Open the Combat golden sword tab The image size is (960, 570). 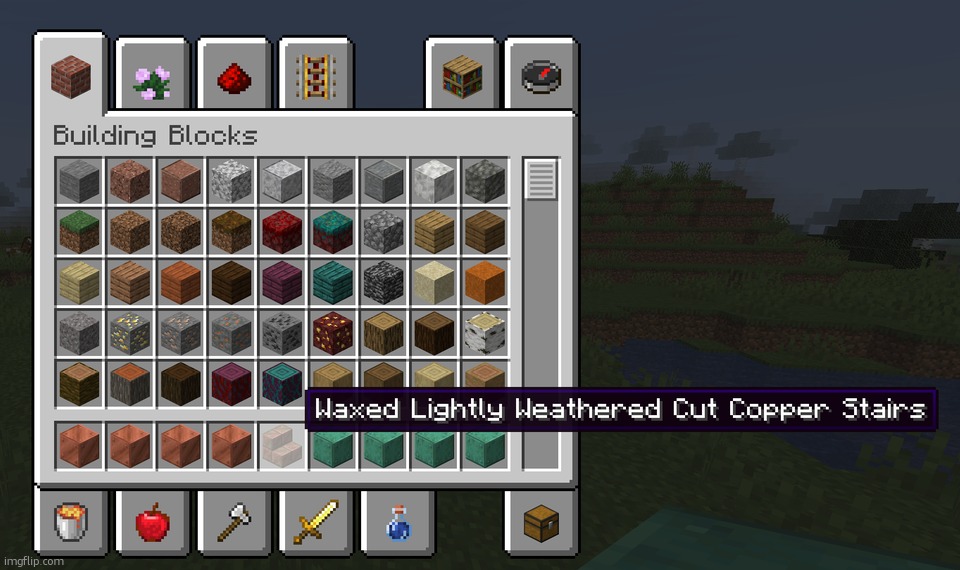[x=316, y=522]
